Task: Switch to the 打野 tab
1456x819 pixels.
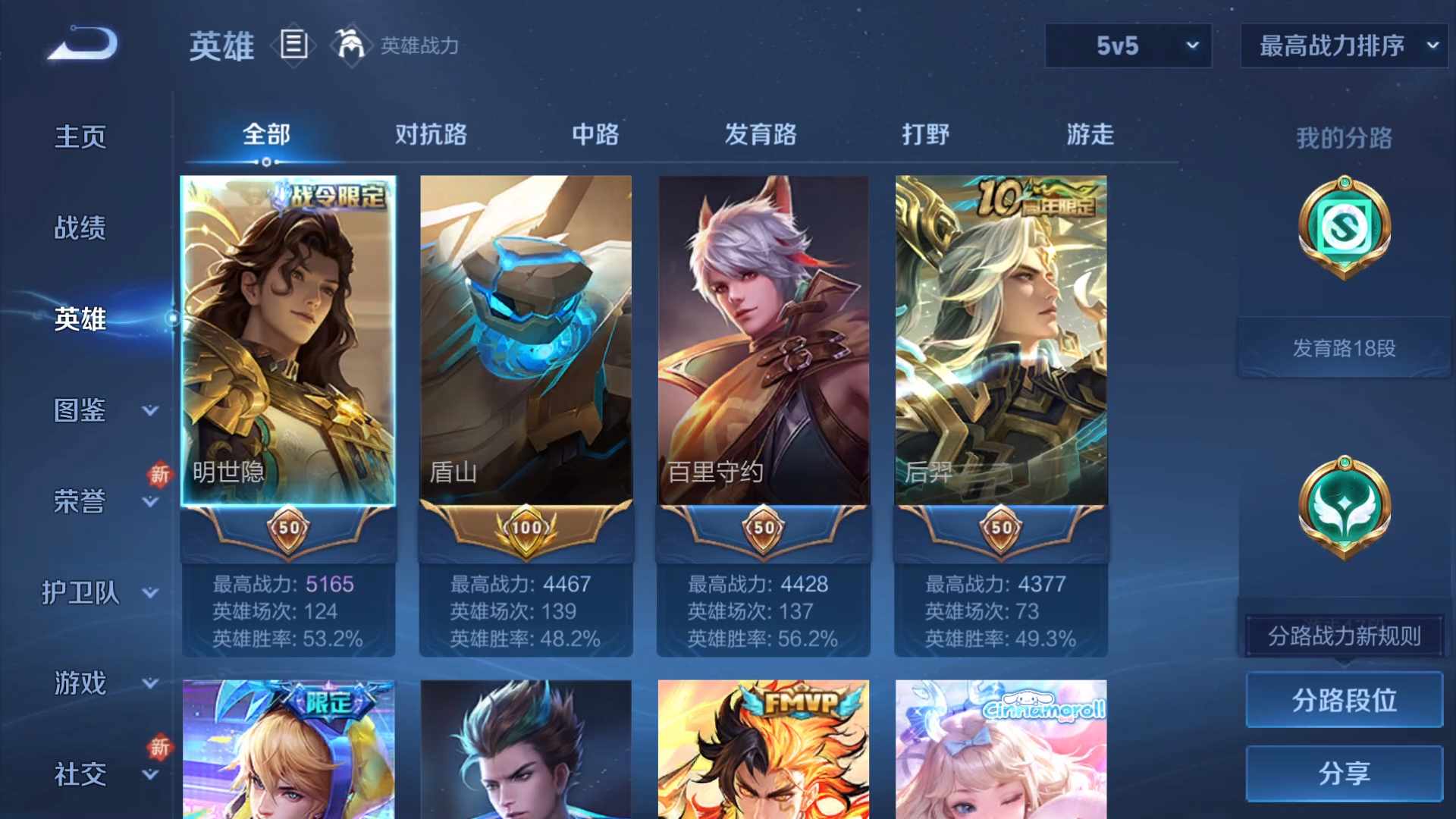Action: [x=926, y=135]
